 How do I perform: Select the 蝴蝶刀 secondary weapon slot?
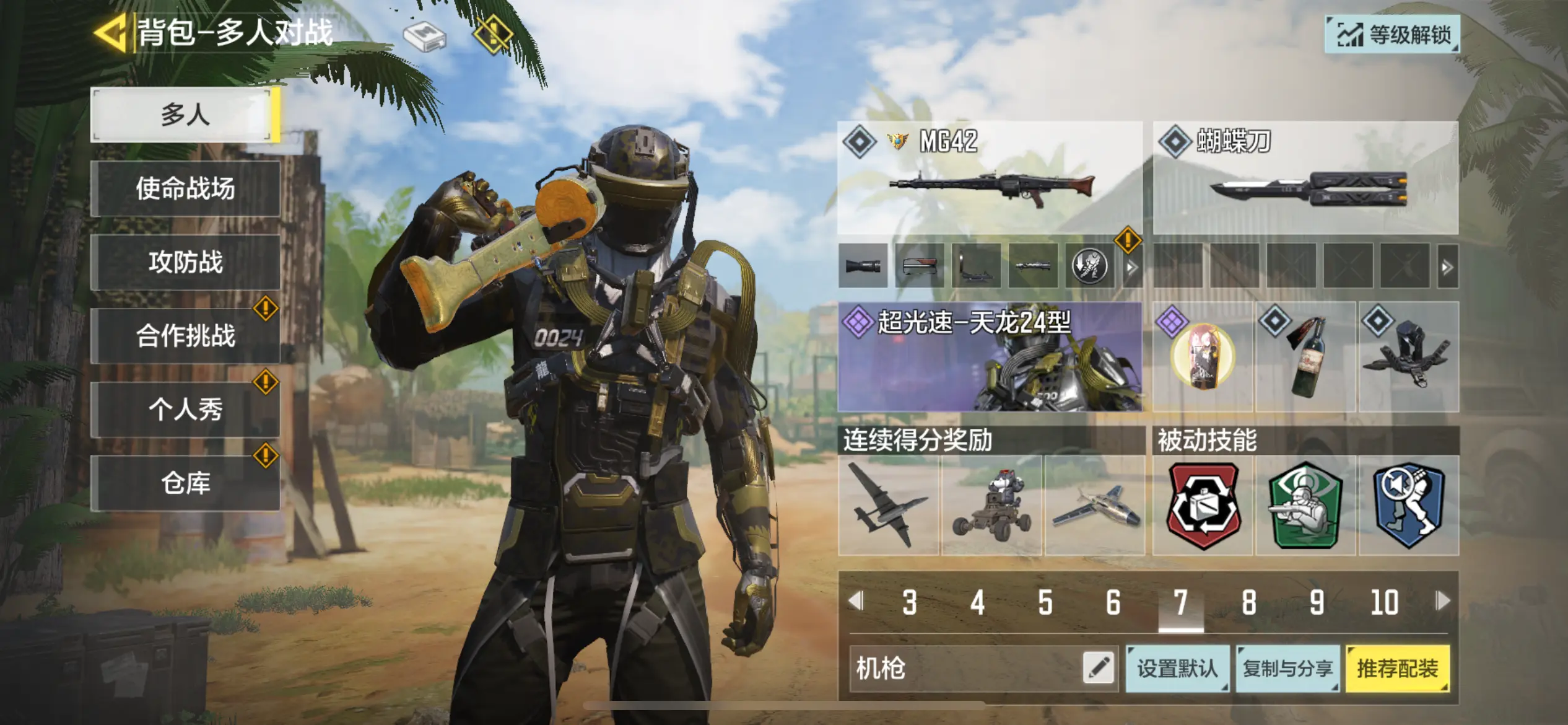point(1305,178)
